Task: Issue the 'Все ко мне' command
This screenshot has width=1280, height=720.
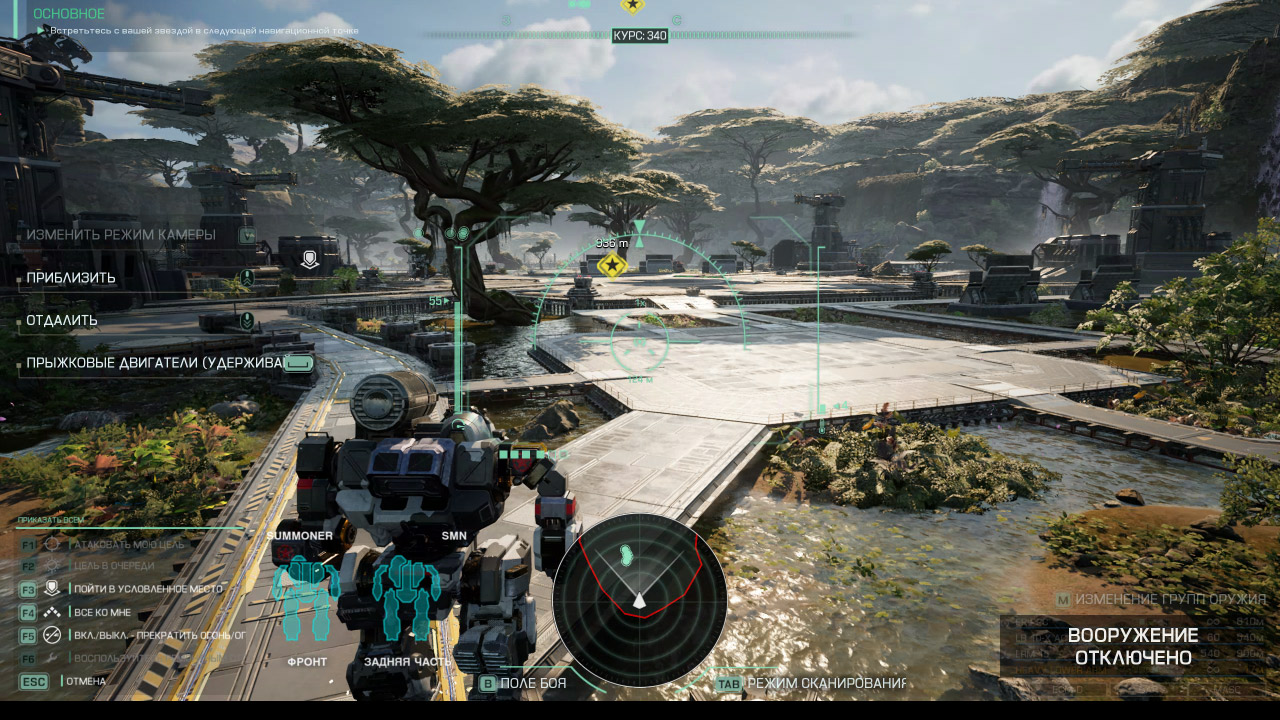Action: tap(103, 612)
